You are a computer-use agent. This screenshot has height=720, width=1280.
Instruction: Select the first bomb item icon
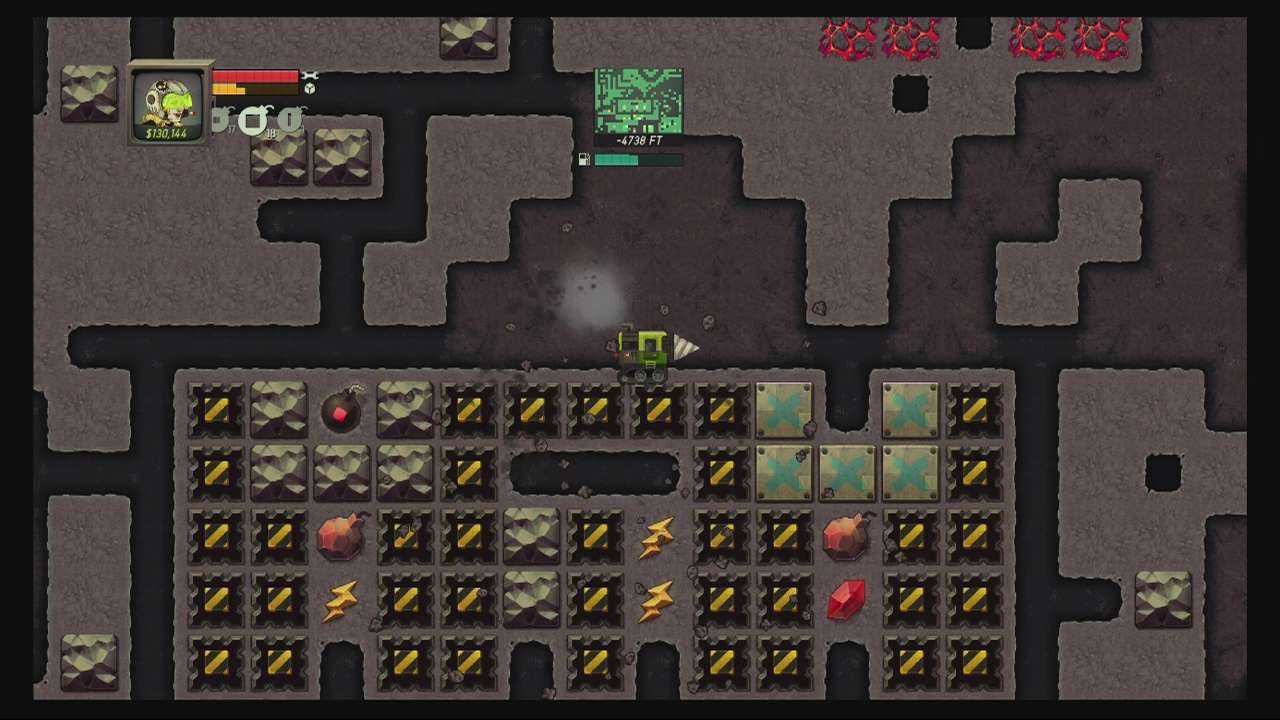[x=218, y=119]
